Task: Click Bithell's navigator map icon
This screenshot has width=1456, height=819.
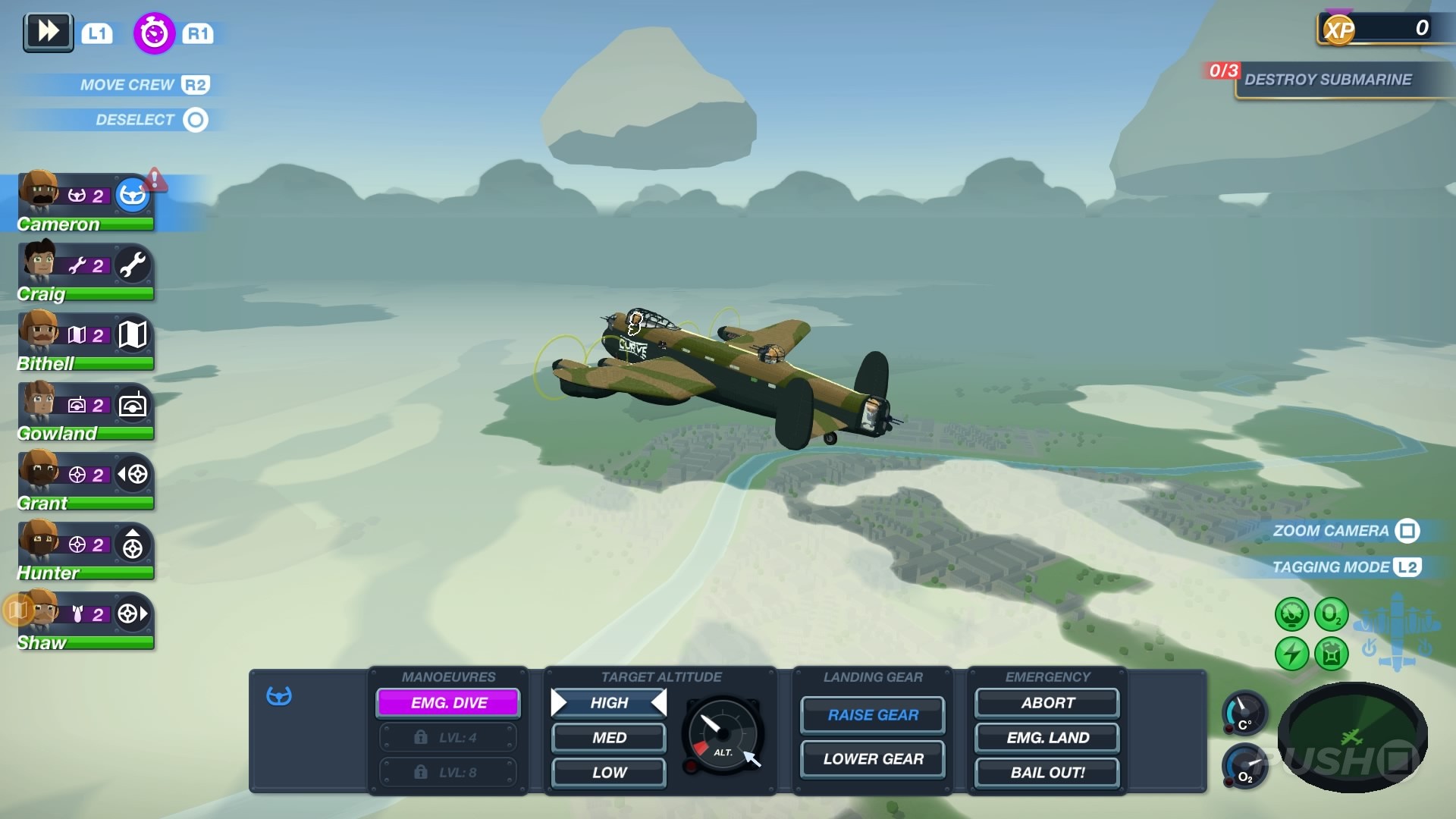Action: point(133,334)
